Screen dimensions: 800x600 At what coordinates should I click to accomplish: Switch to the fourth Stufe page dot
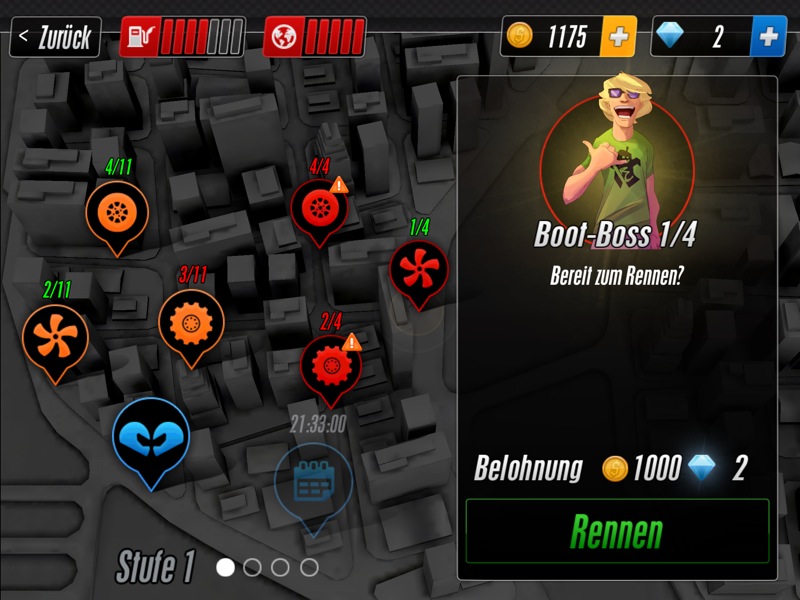pos(309,567)
